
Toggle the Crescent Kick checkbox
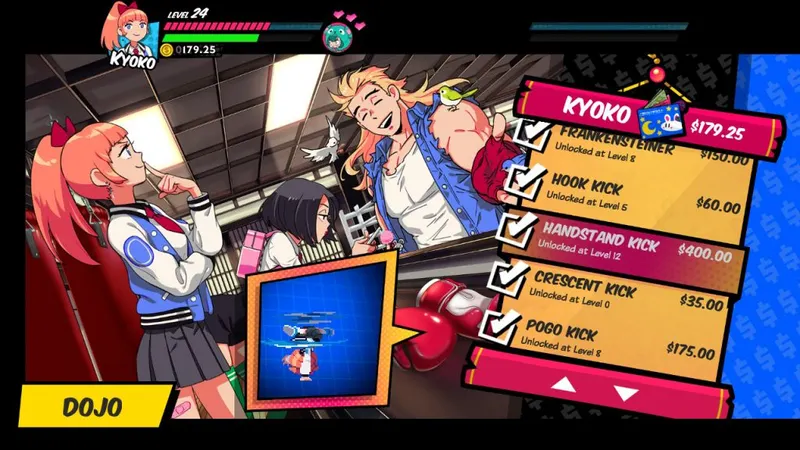pos(510,279)
